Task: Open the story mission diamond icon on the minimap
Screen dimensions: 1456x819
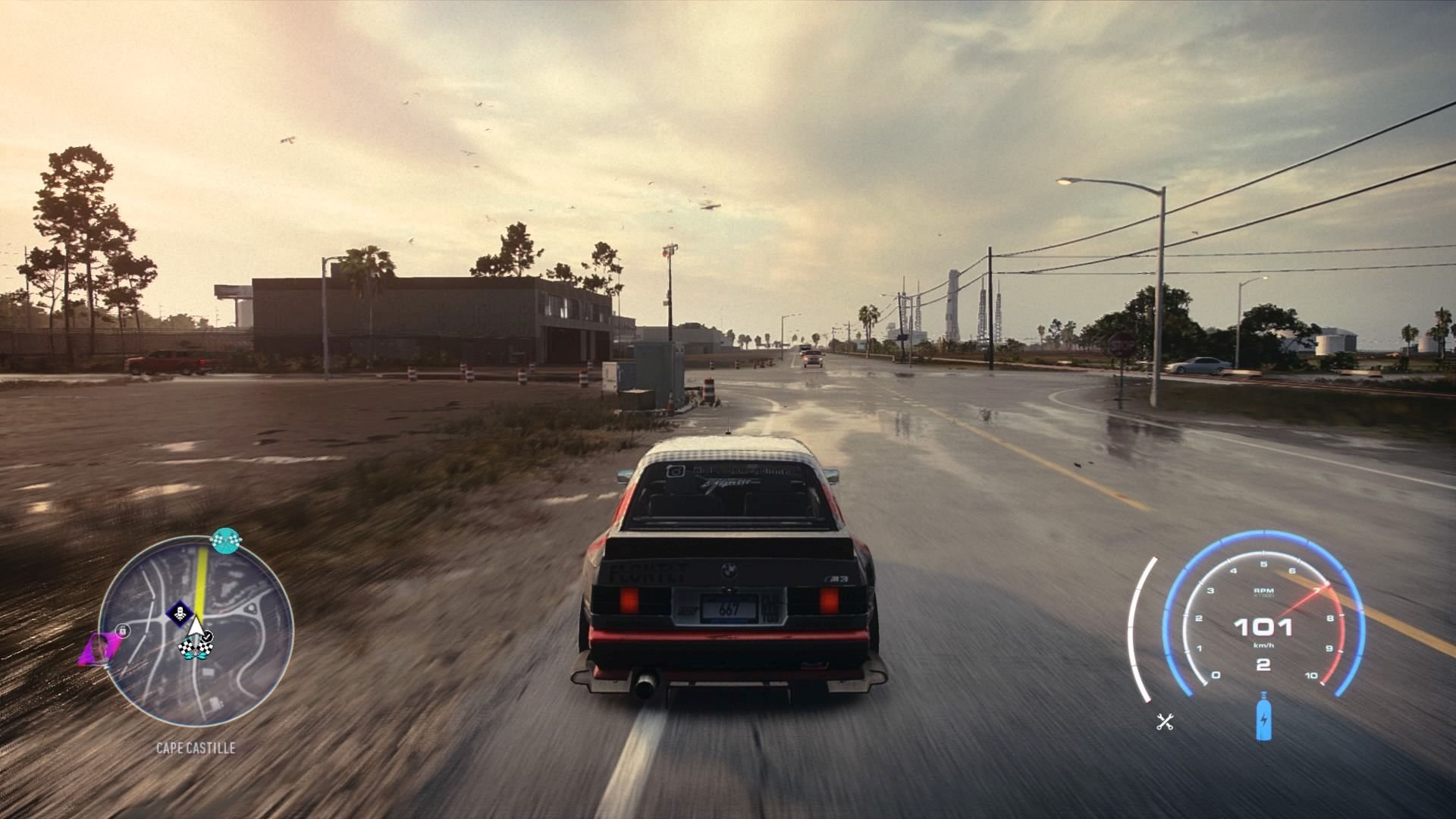Action: pos(180,613)
